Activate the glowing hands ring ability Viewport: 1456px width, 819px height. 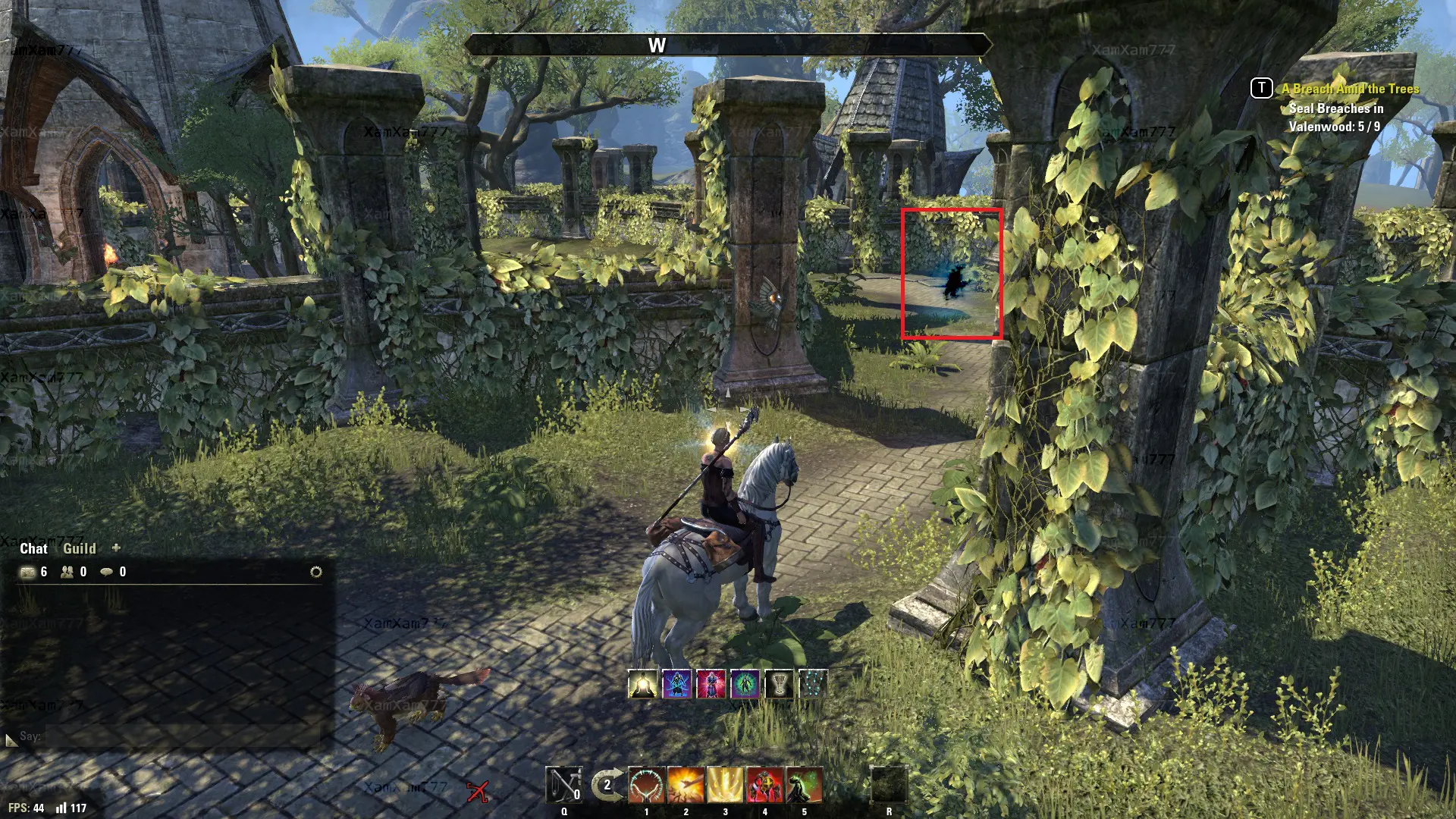click(x=647, y=785)
